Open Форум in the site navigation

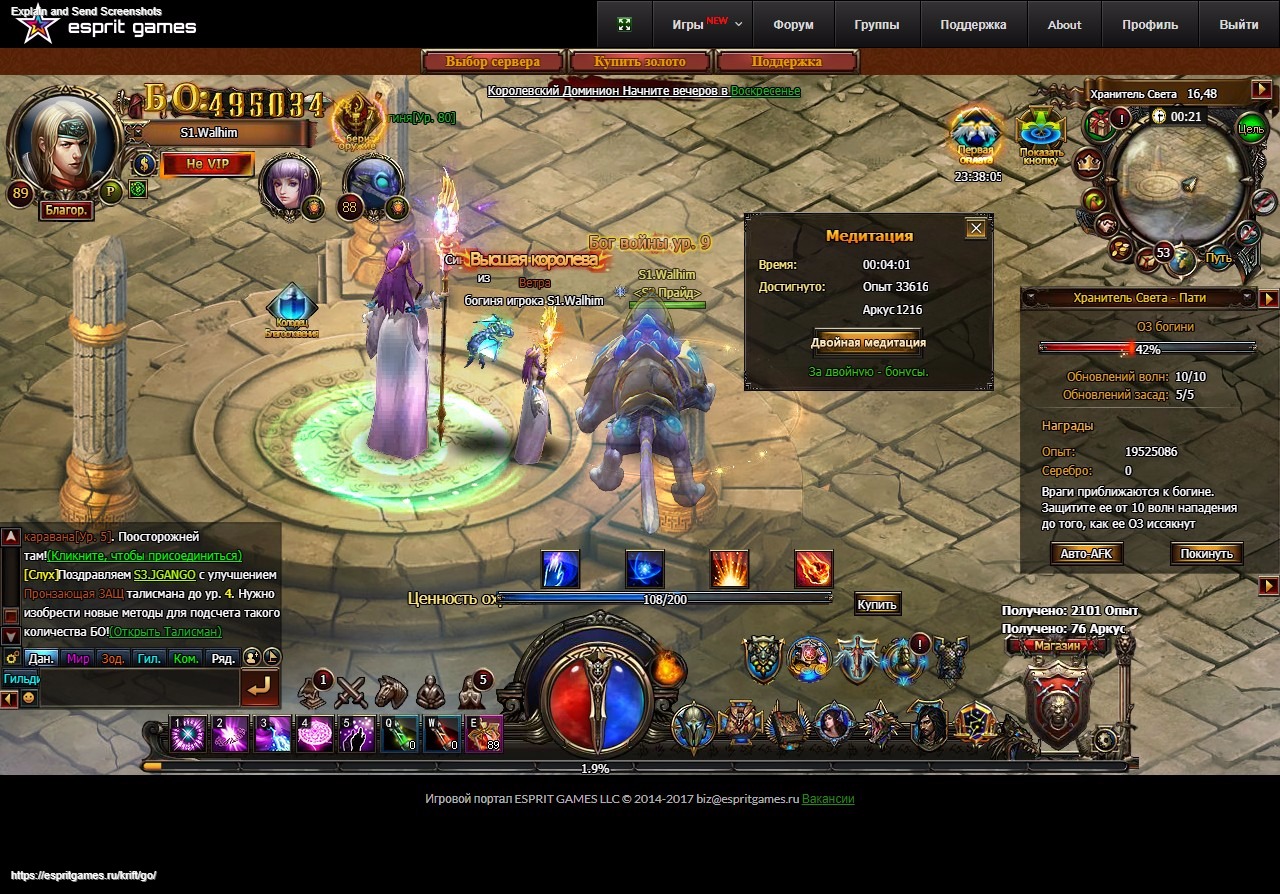(793, 25)
